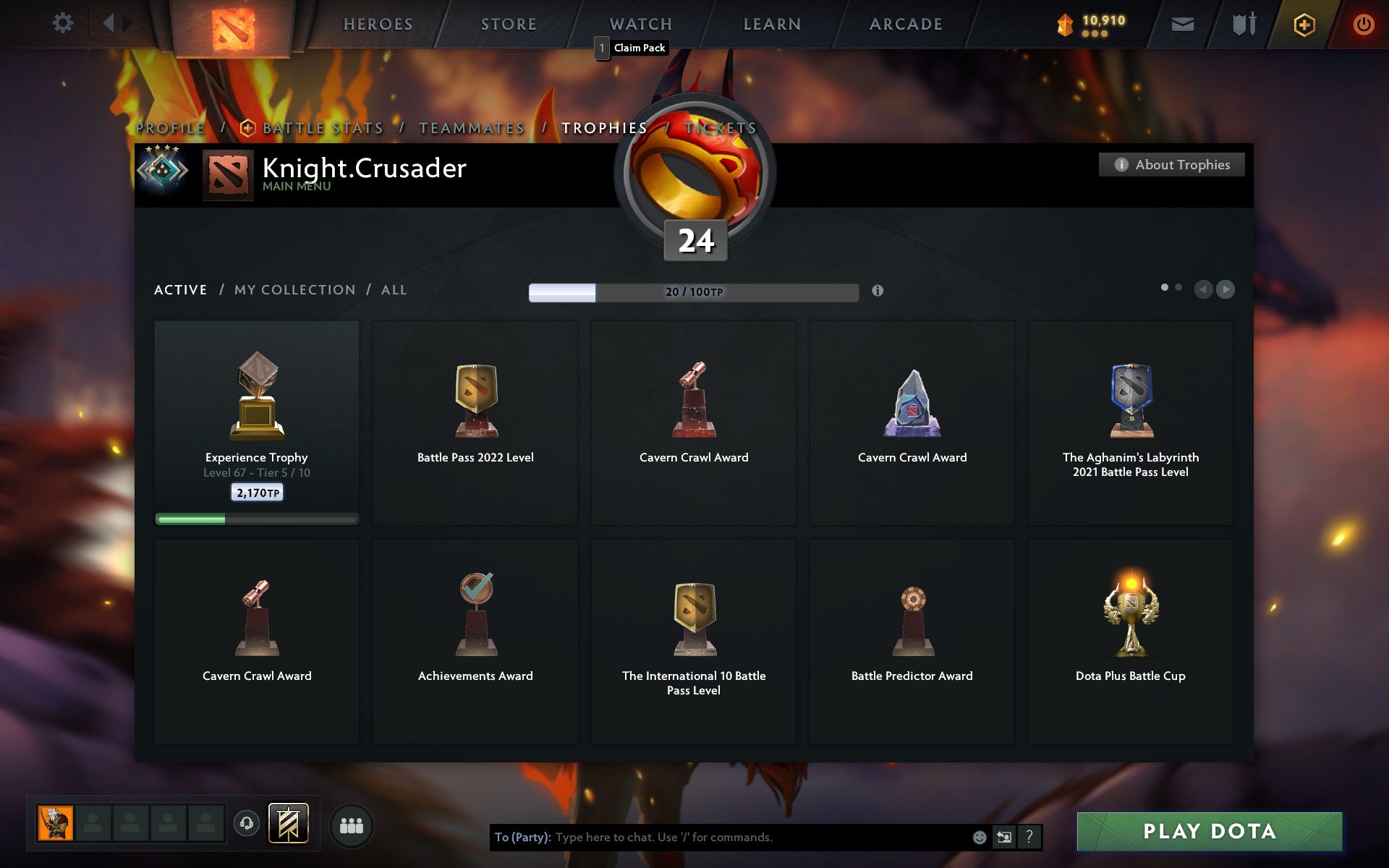
Task: Click the 20/100TP trophy progress bar
Action: pos(692,291)
